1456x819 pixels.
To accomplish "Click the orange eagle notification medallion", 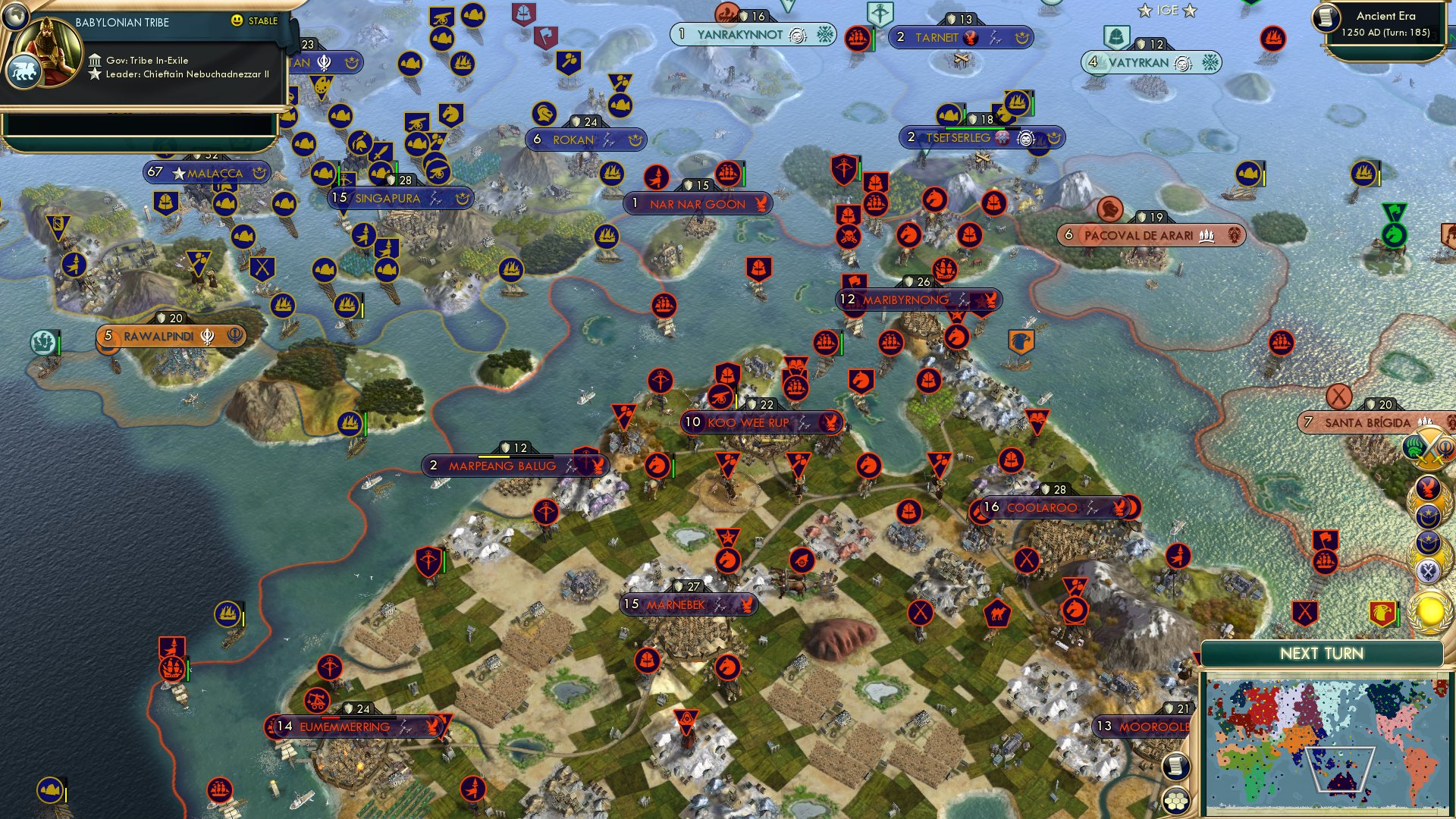I will point(1429,486).
